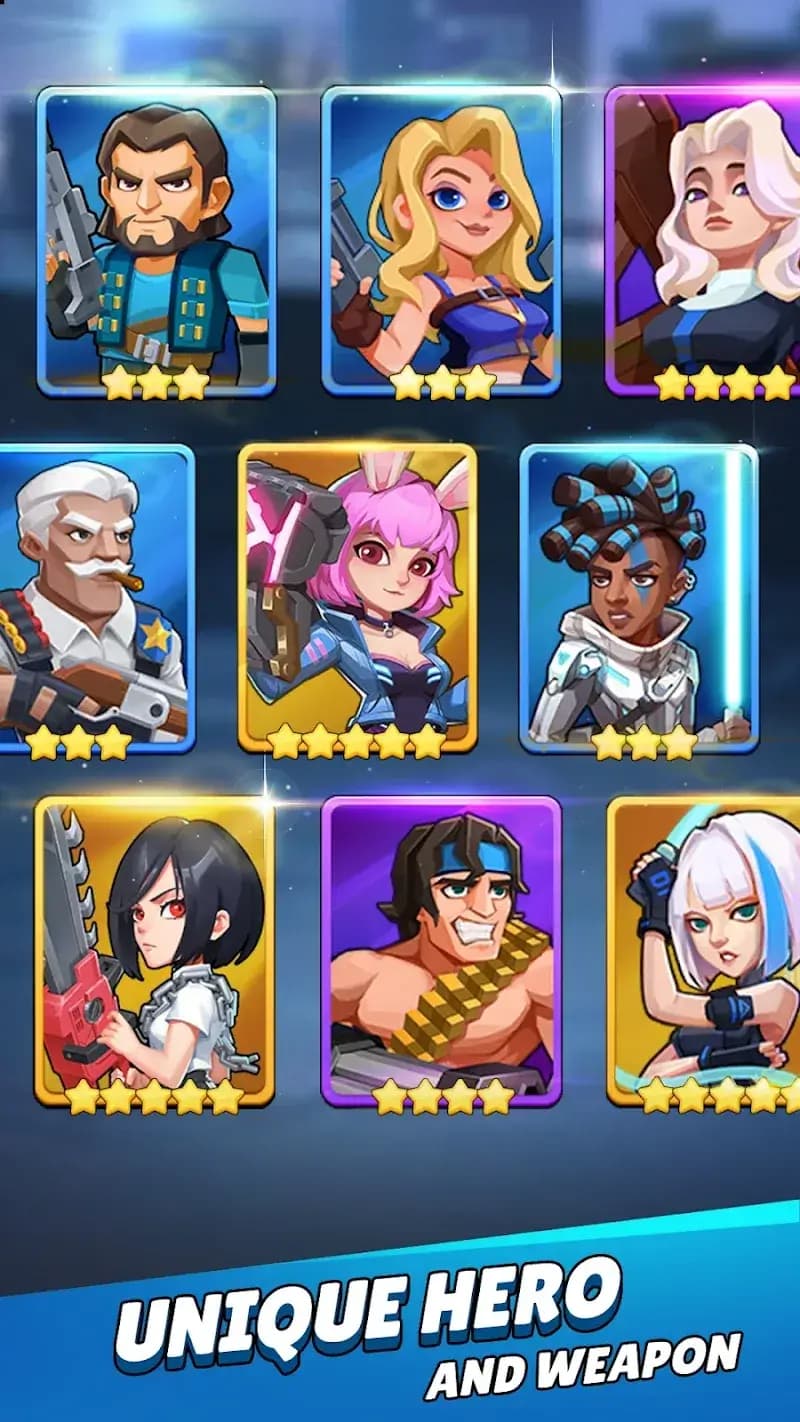Choose the shirtless headband commando card
This screenshot has height=1422, width=800.
coord(441,950)
